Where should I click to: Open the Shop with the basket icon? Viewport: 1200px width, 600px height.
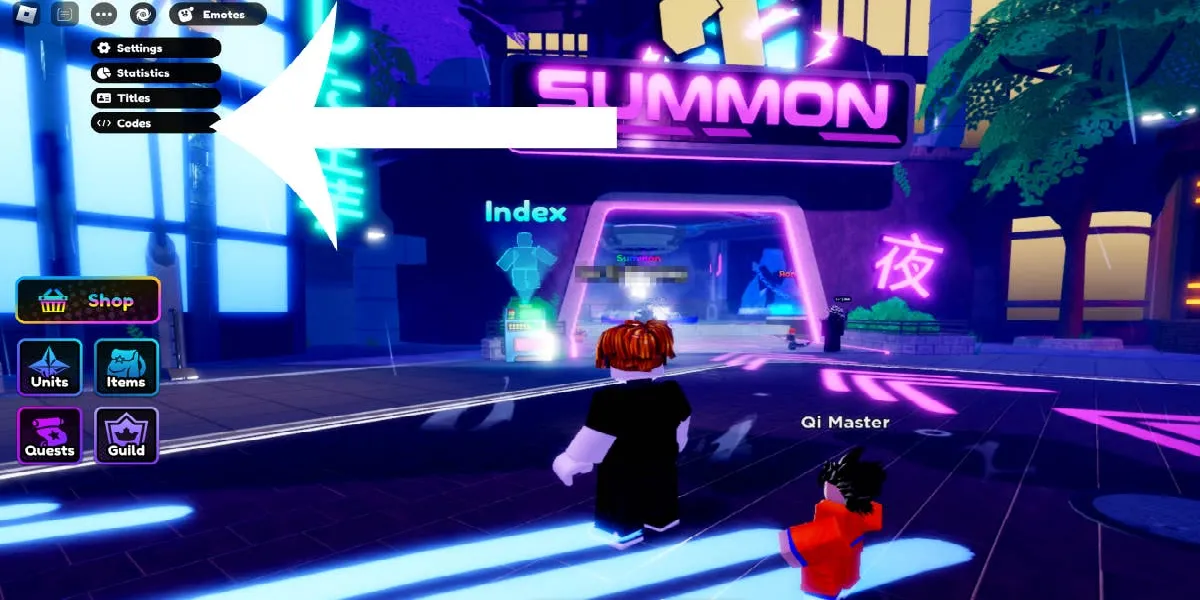[88, 300]
